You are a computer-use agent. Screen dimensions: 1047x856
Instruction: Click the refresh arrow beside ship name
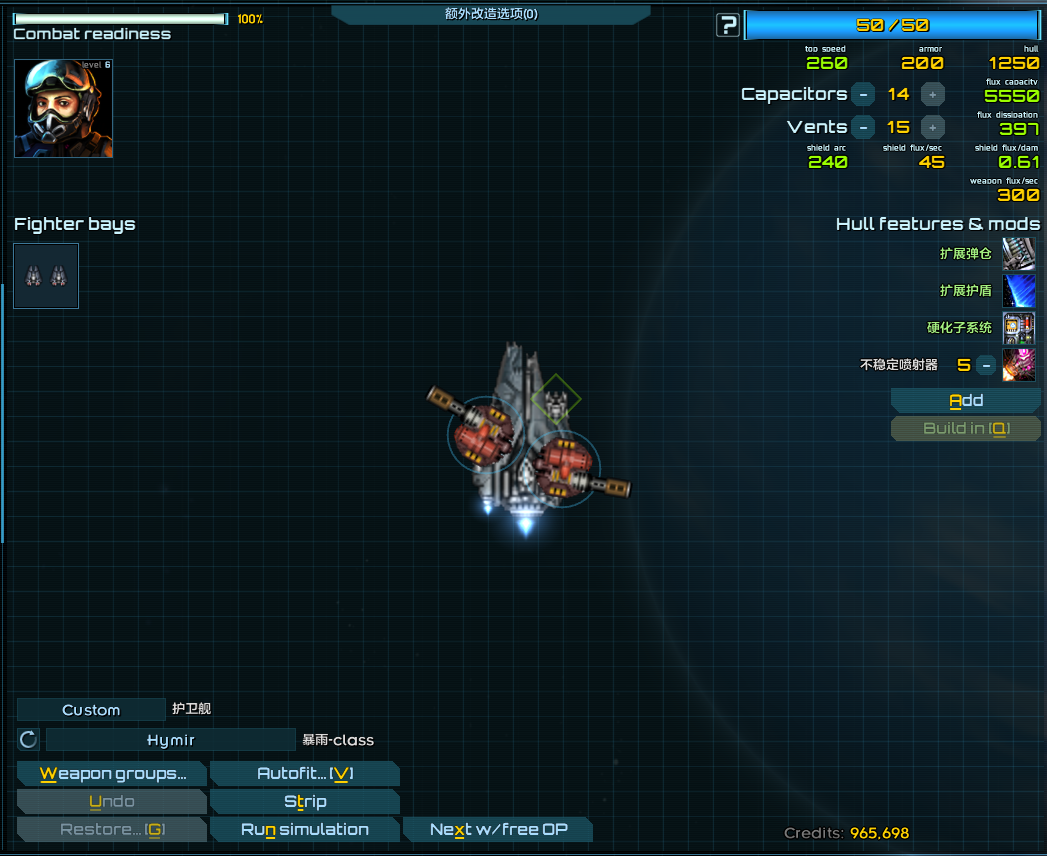point(28,740)
